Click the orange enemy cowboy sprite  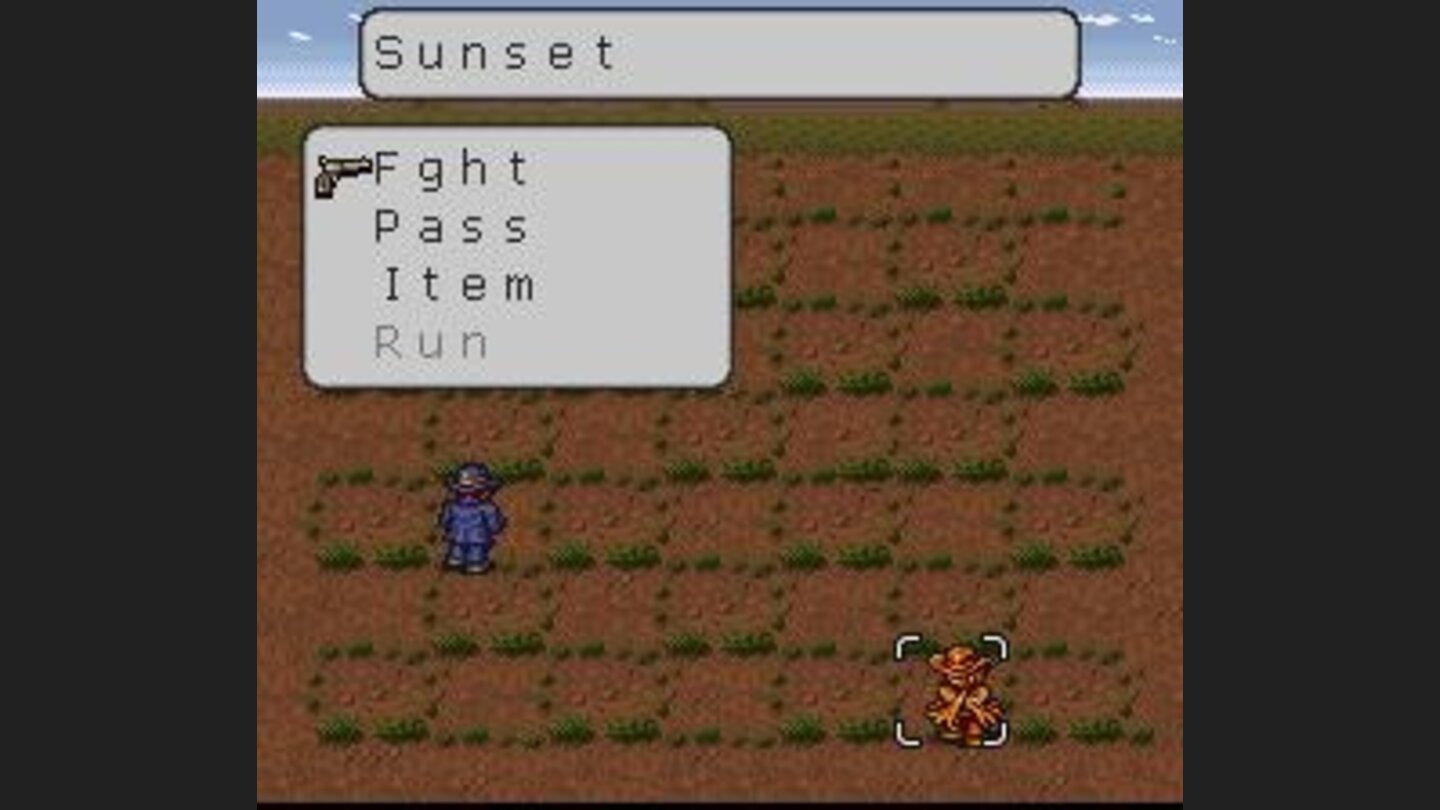960,690
